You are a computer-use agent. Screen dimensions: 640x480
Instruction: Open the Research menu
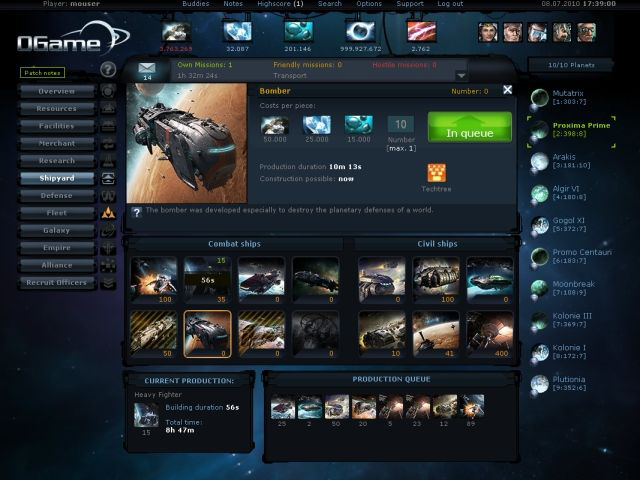coord(56,161)
